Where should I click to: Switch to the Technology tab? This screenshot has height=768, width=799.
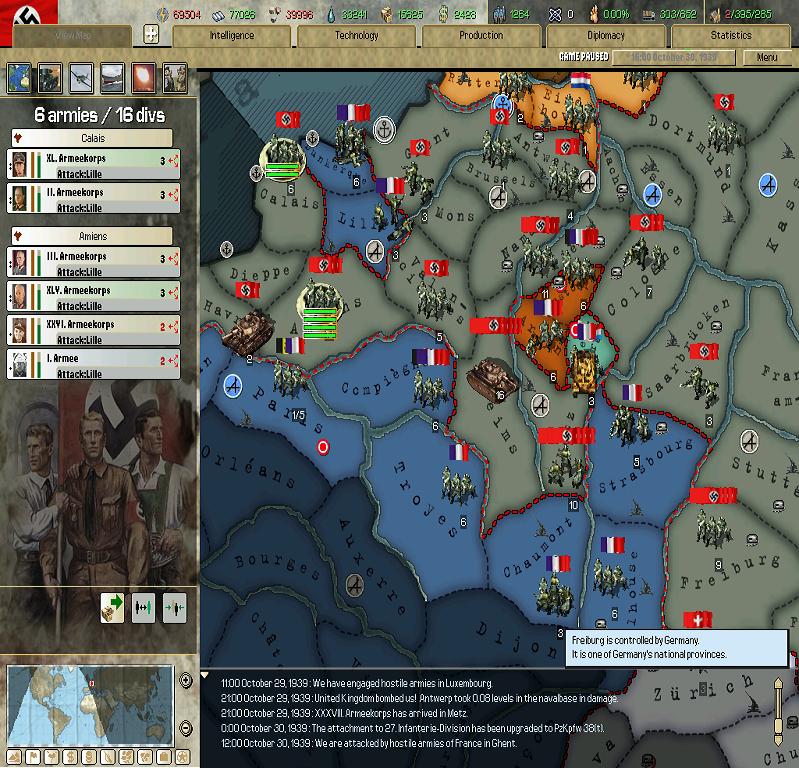(x=356, y=35)
